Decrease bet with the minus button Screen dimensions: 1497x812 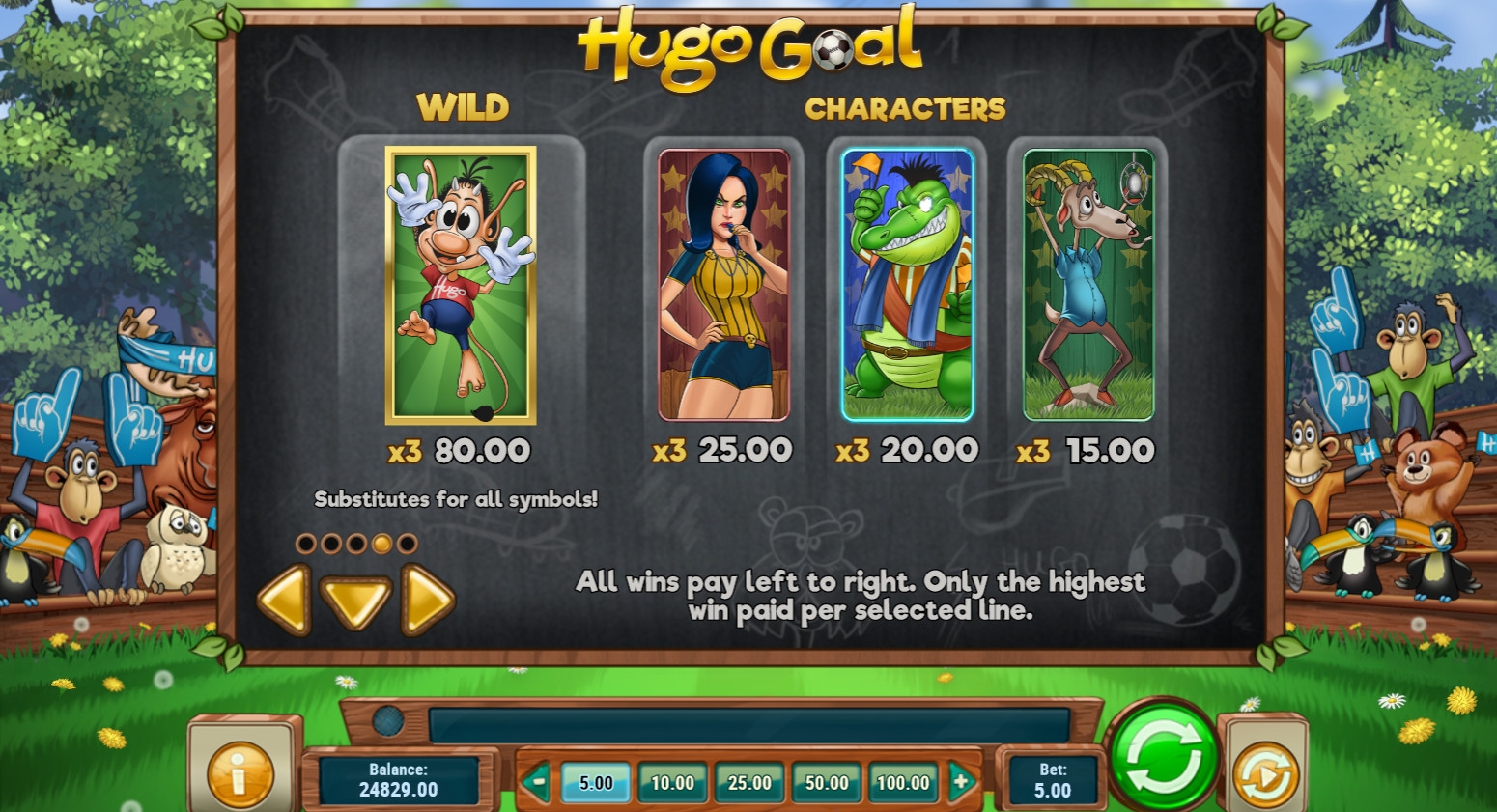[x=538, y=782]
